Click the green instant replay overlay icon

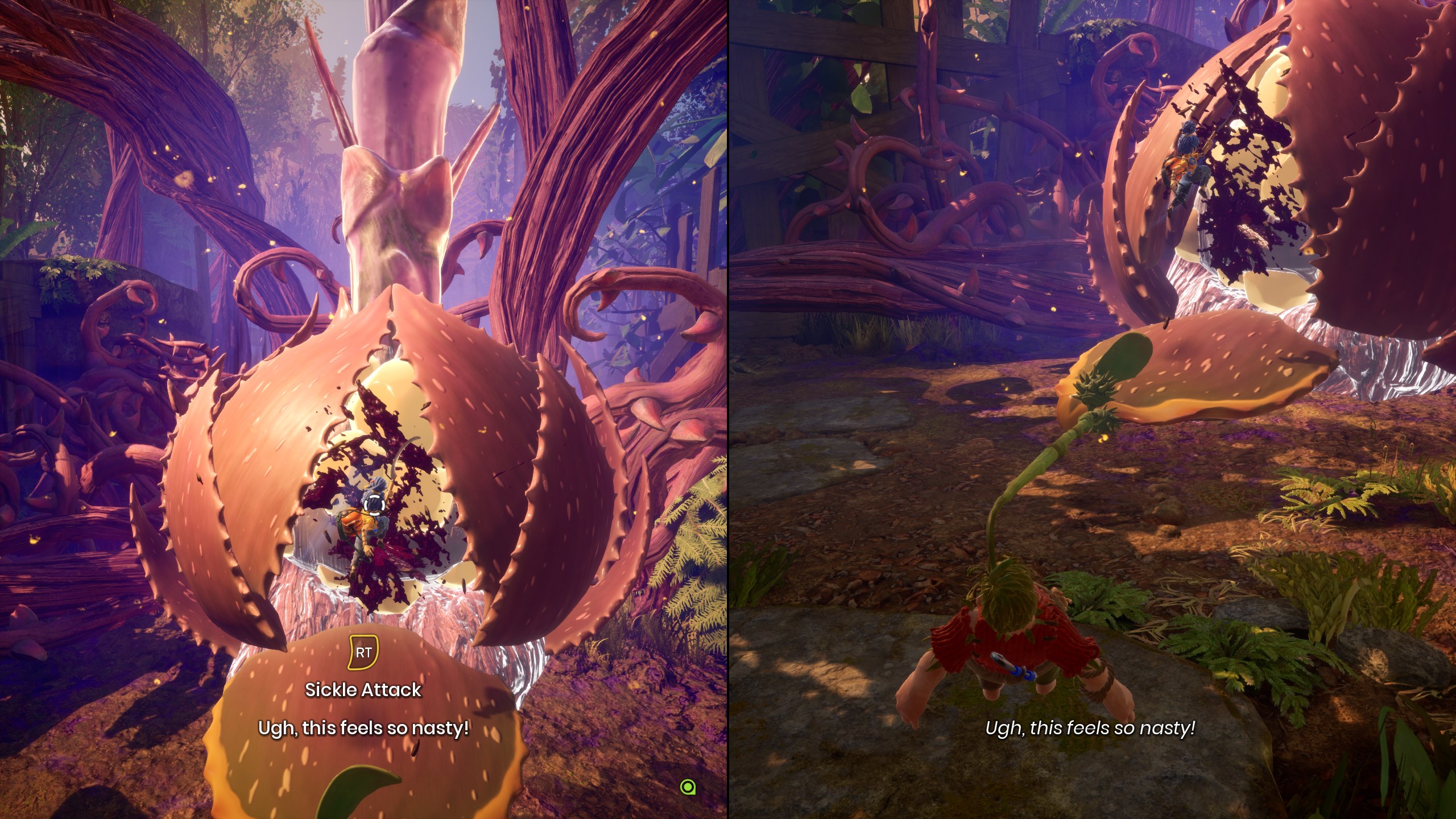688,787
